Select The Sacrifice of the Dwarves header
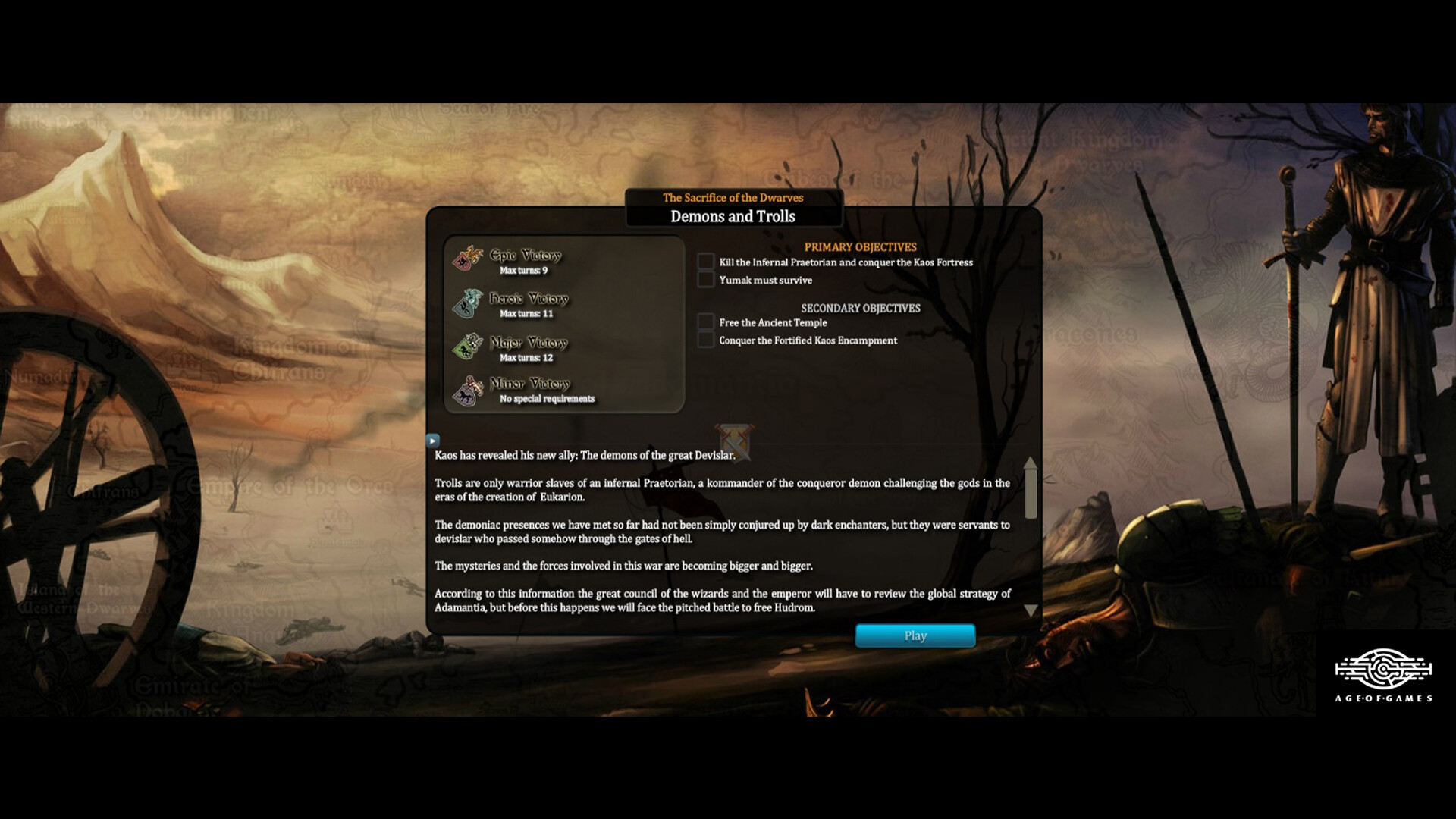 pos(733,198)
